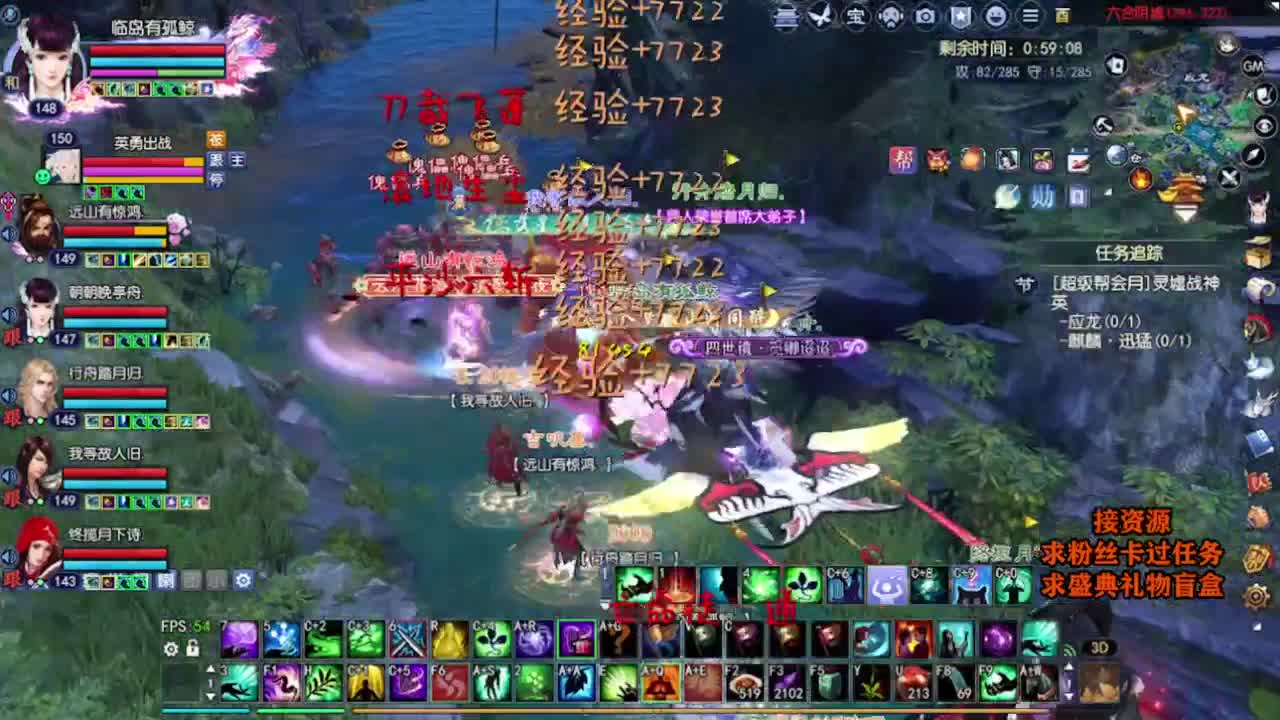Select the compass icon next to the minimap

click(1253, 155)
